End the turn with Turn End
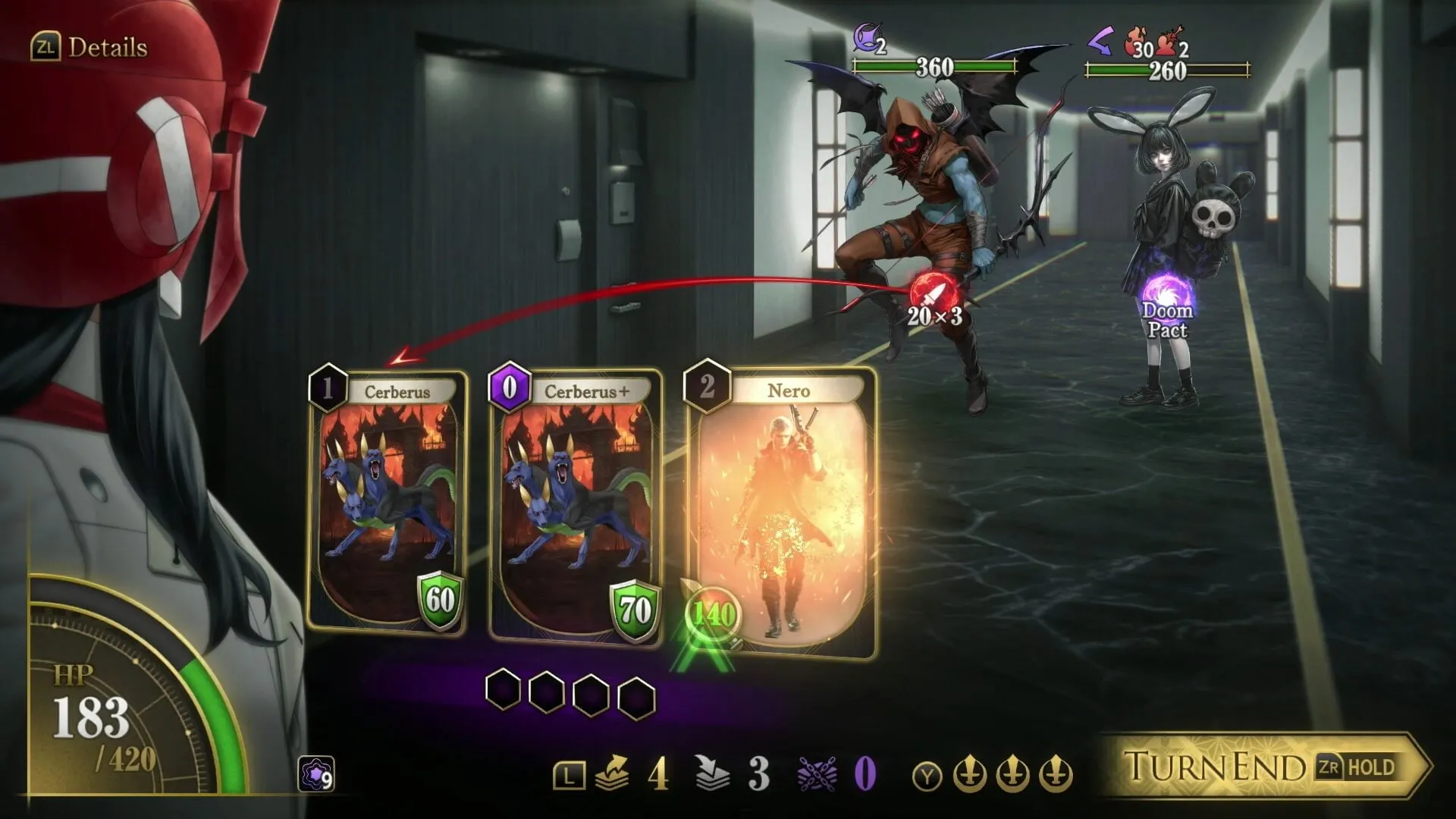Viewport: 1456px width, 819px height. pos(1263,766)
